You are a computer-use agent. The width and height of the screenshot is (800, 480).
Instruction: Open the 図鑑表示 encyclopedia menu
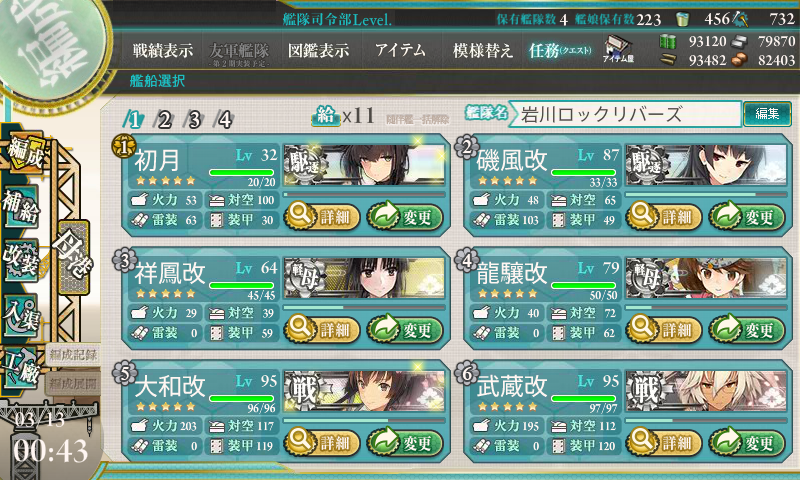[x=318, y=50]
